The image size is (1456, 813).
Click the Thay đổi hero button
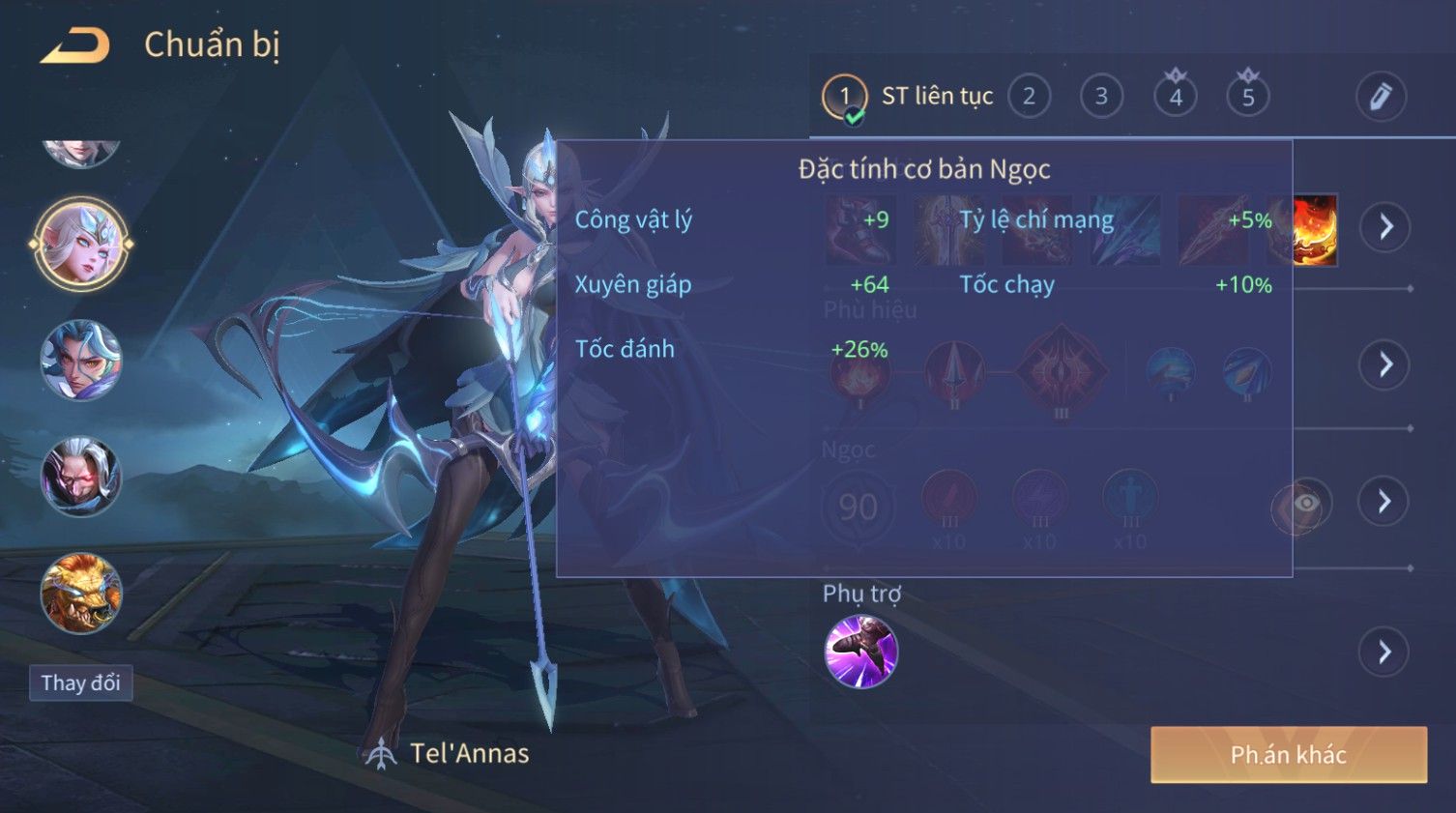[81, 683]
